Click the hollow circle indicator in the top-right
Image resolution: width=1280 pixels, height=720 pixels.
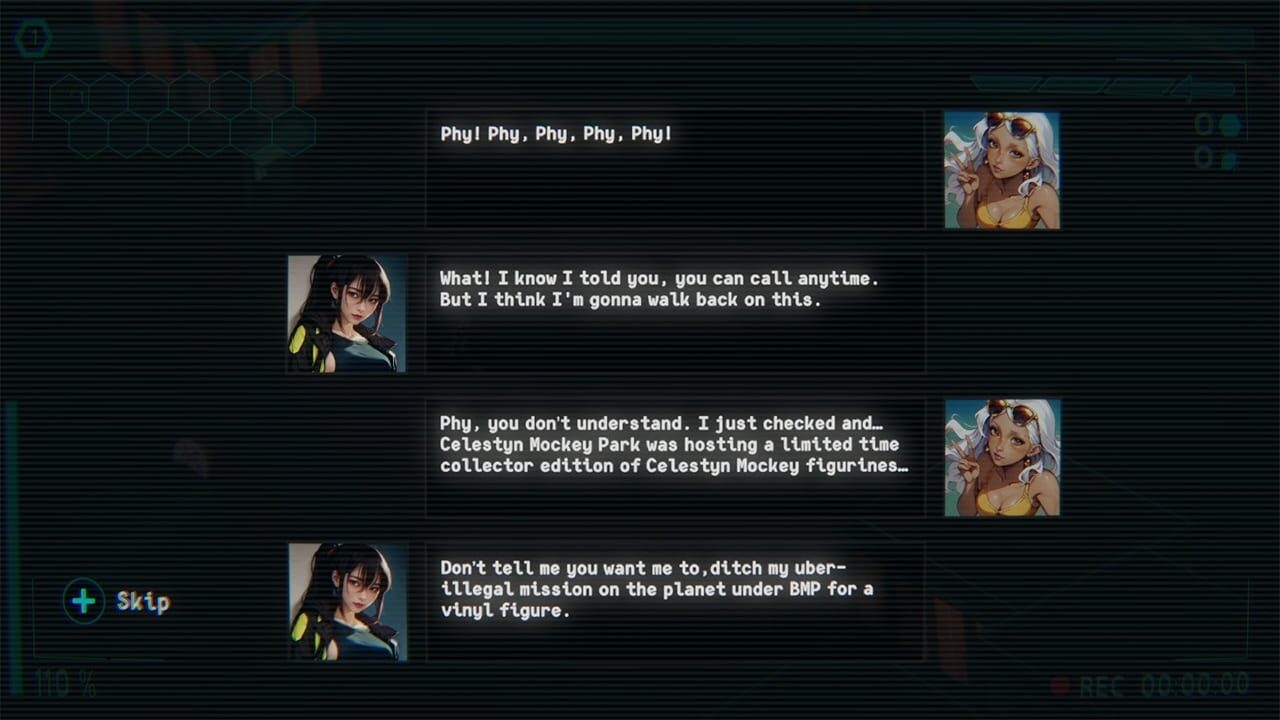1203,125
